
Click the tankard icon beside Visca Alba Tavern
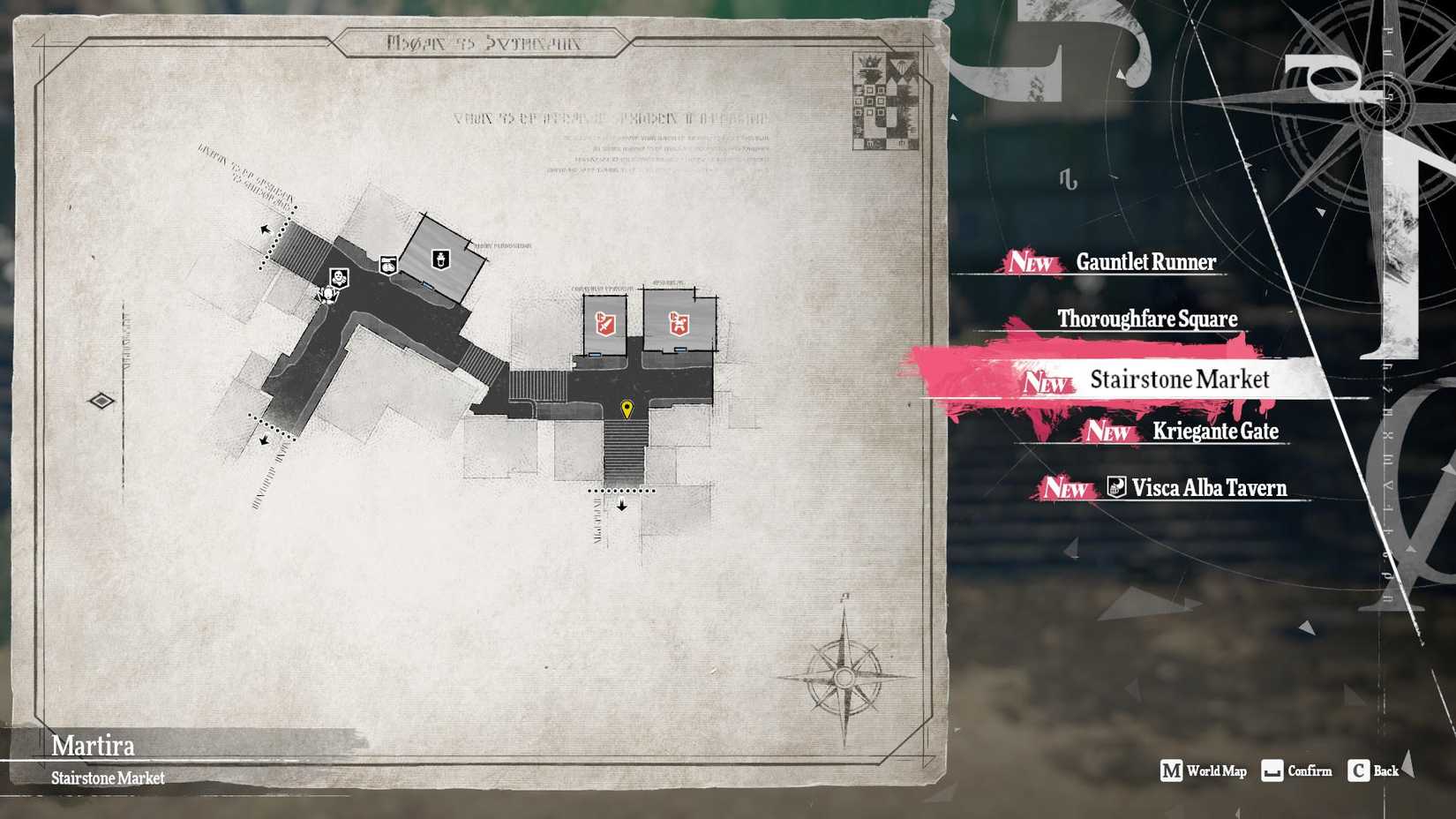click(1115, 487)
